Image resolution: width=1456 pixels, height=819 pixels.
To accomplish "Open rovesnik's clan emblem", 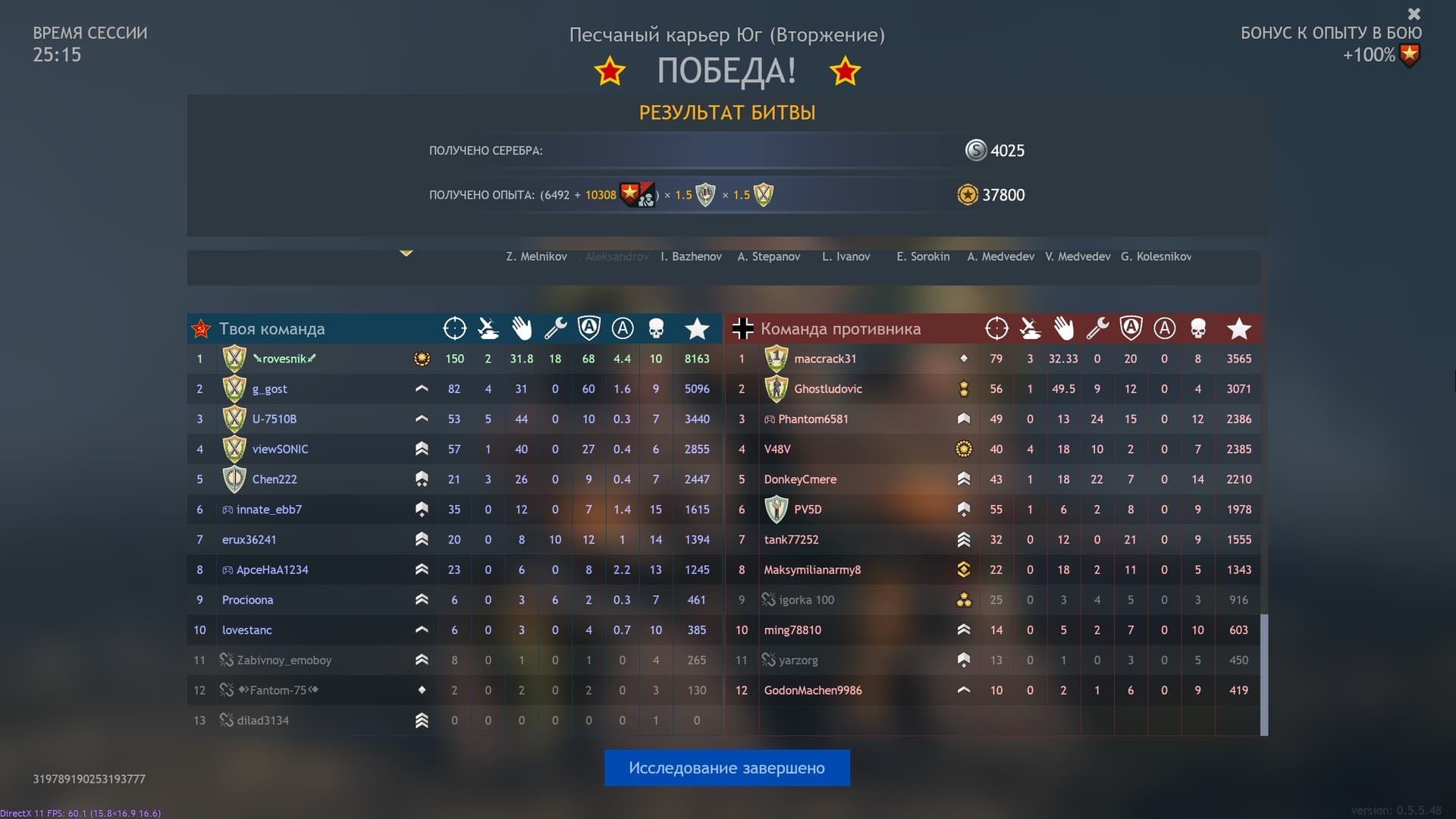I will pyautogui.click(x=234, y=358).
